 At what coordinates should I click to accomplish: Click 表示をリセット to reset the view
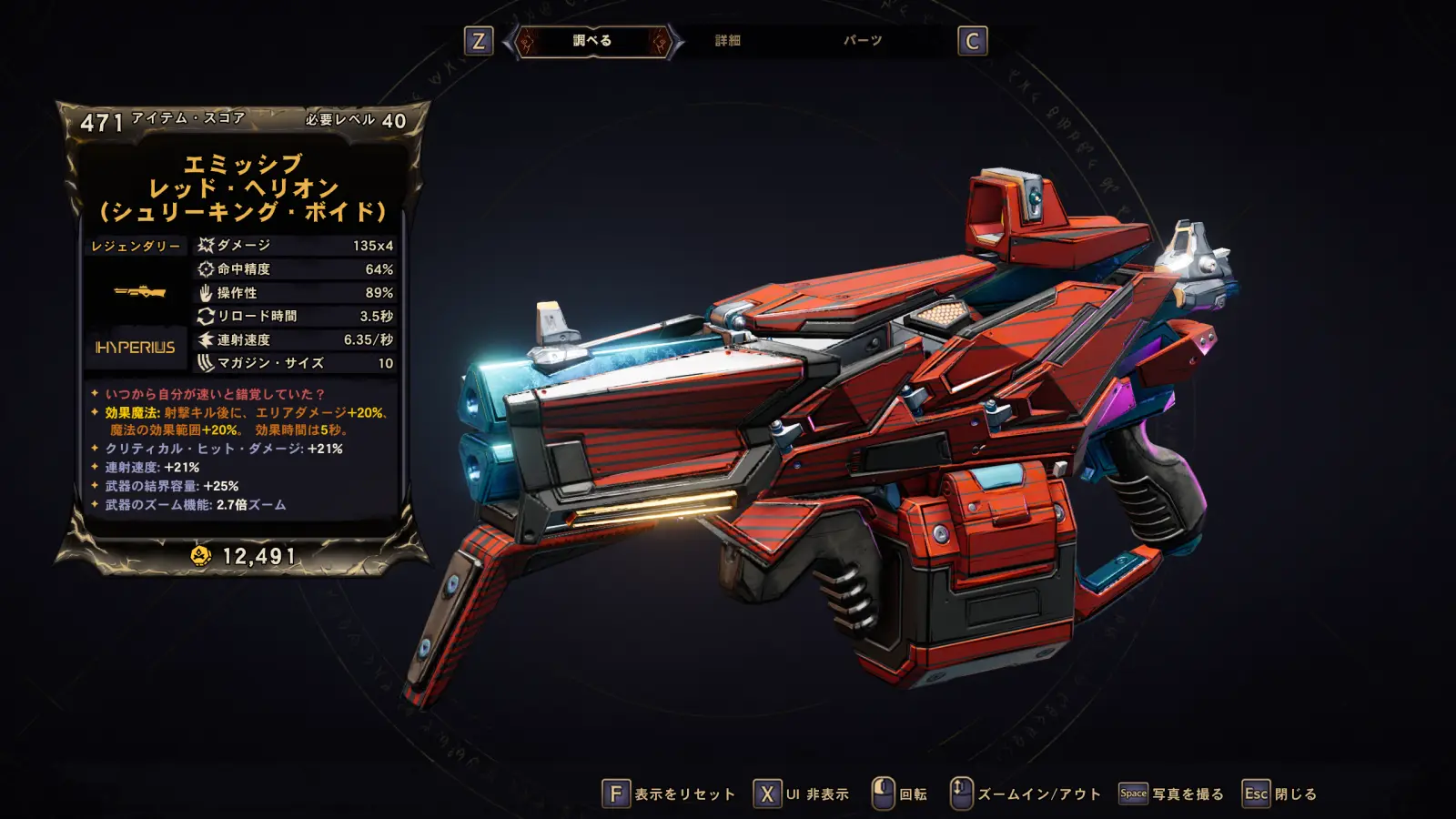[x=669, y=794]
